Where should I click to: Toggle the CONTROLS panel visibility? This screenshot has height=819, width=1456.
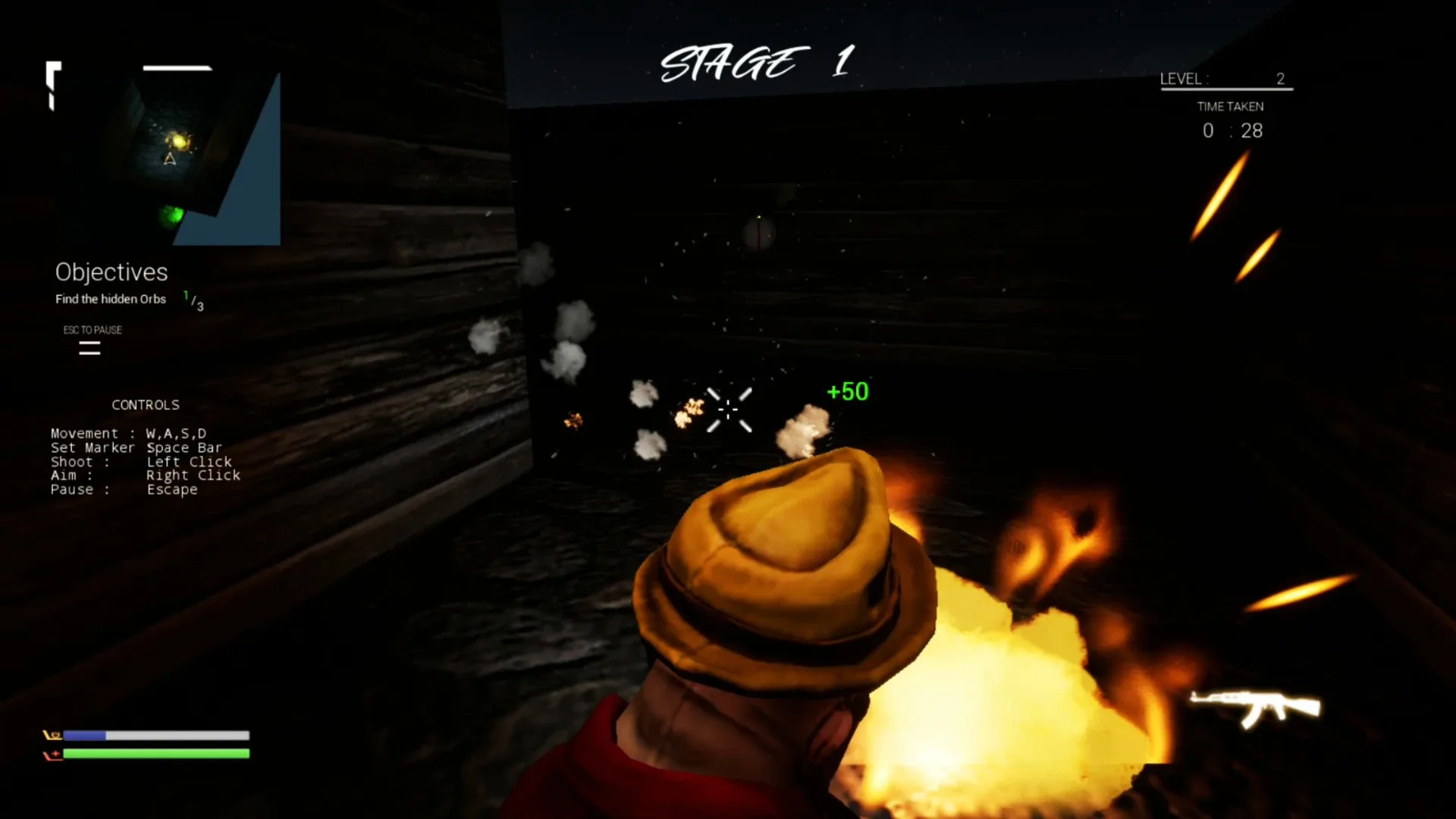pyautogui.click(x=145, y=404)
